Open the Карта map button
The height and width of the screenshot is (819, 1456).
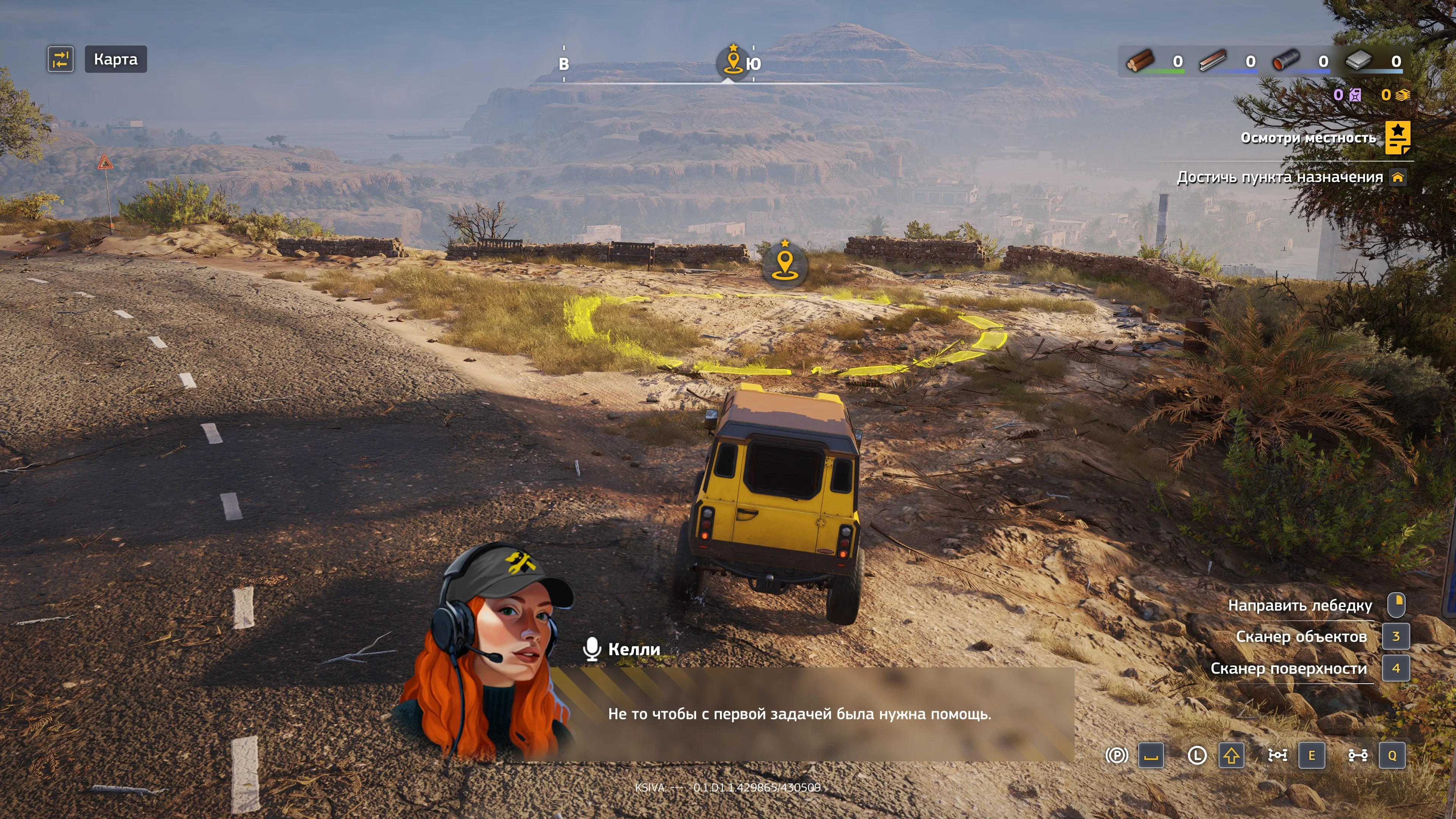click(115, 60)
